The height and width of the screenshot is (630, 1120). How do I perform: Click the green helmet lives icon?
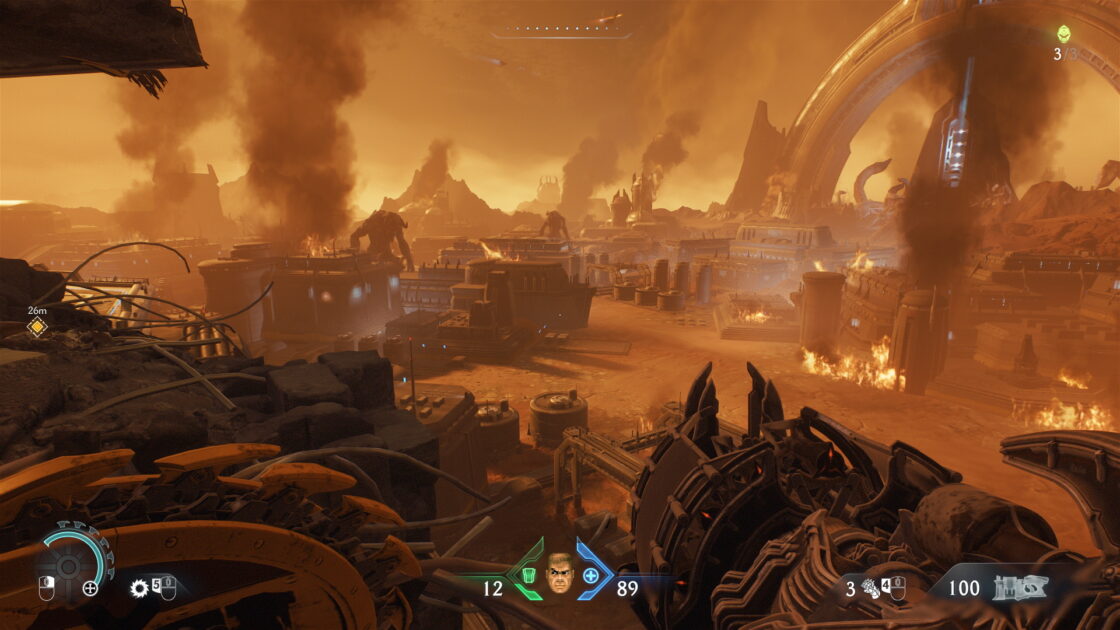[1064, 34]
